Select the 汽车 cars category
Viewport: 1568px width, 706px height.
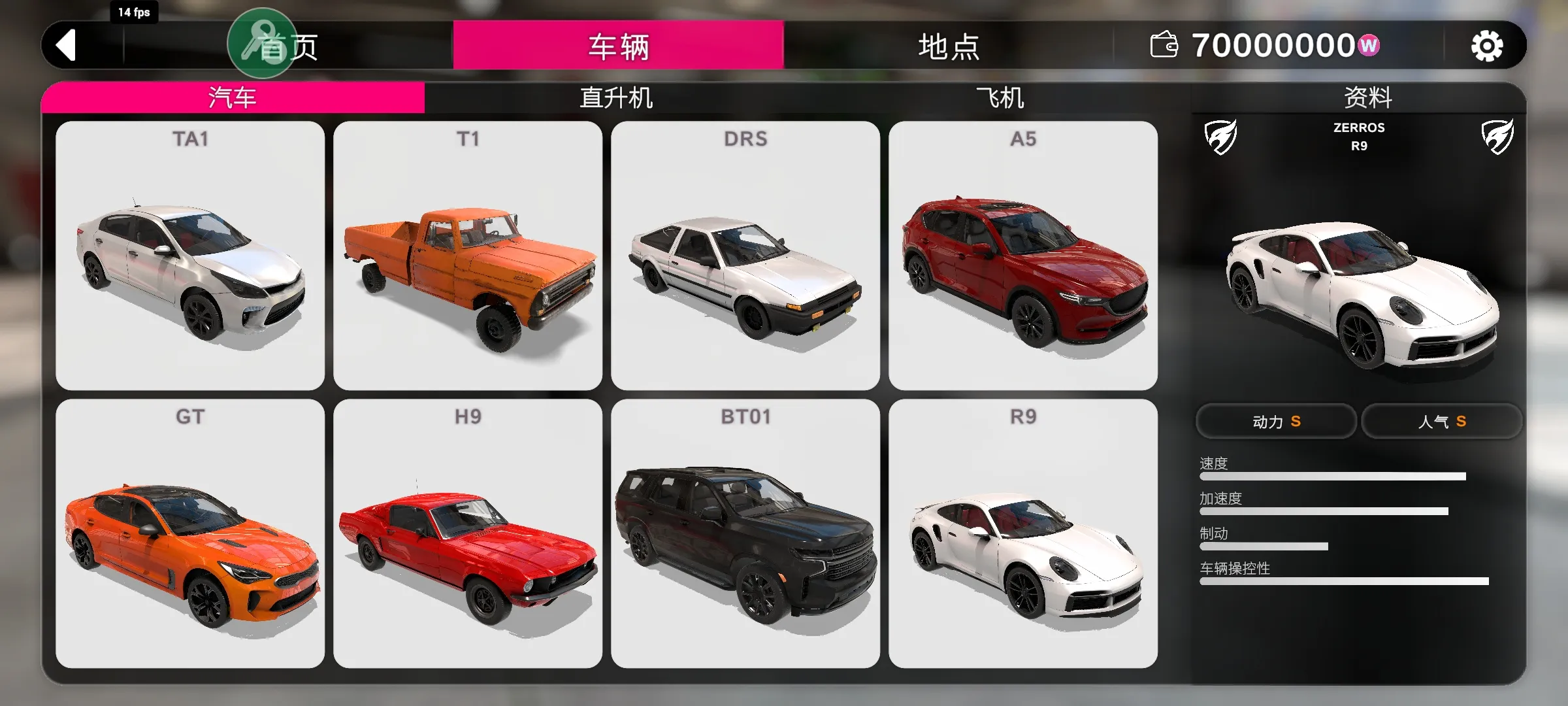233,98
